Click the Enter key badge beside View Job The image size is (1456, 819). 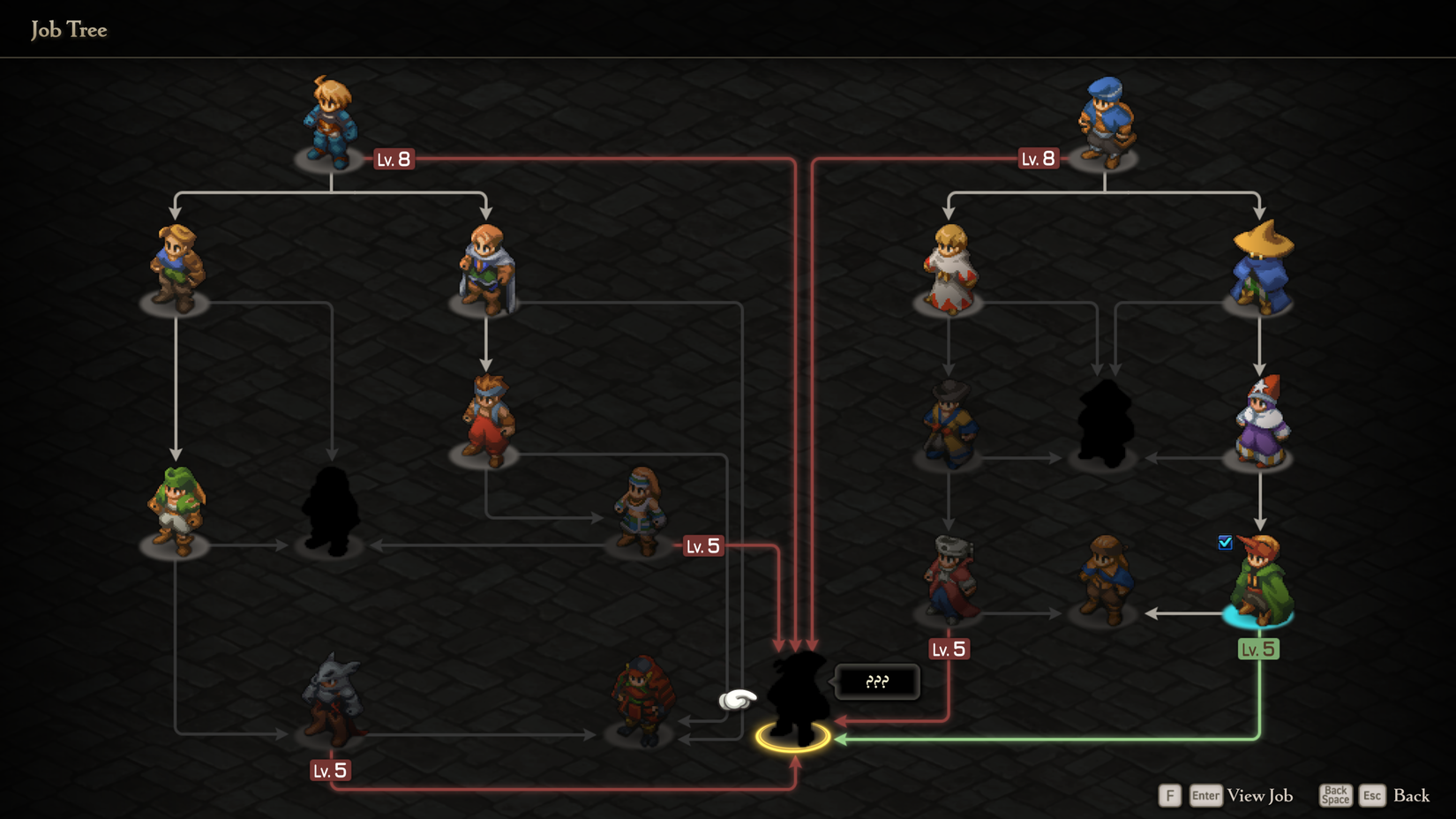1205,795
